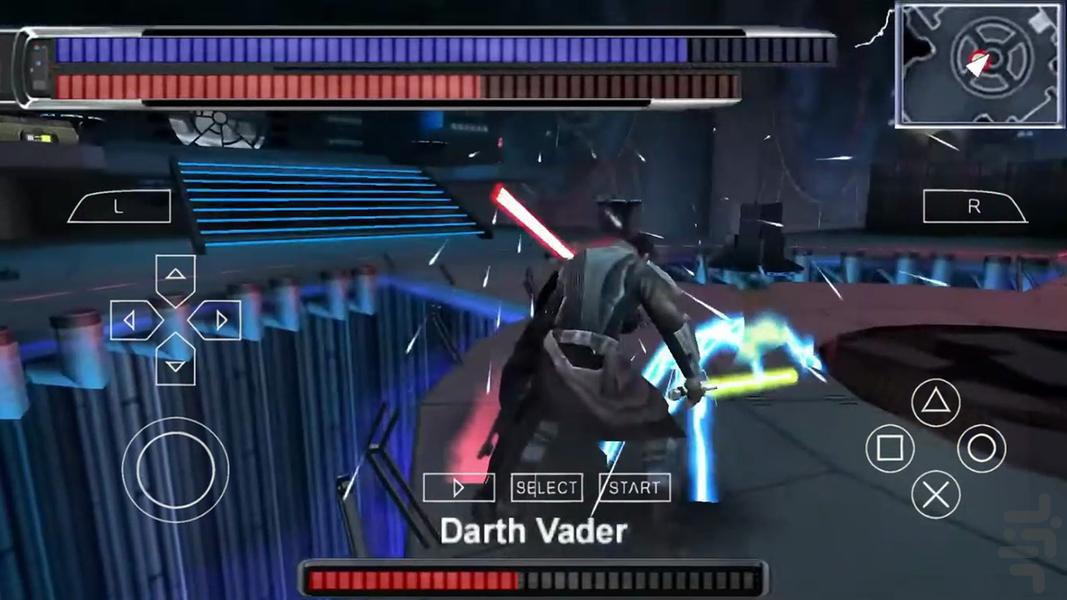Tap the triangle action button
Image resolution: width=1067 pixels, height=600 pixels.
(x=935, y=403)
